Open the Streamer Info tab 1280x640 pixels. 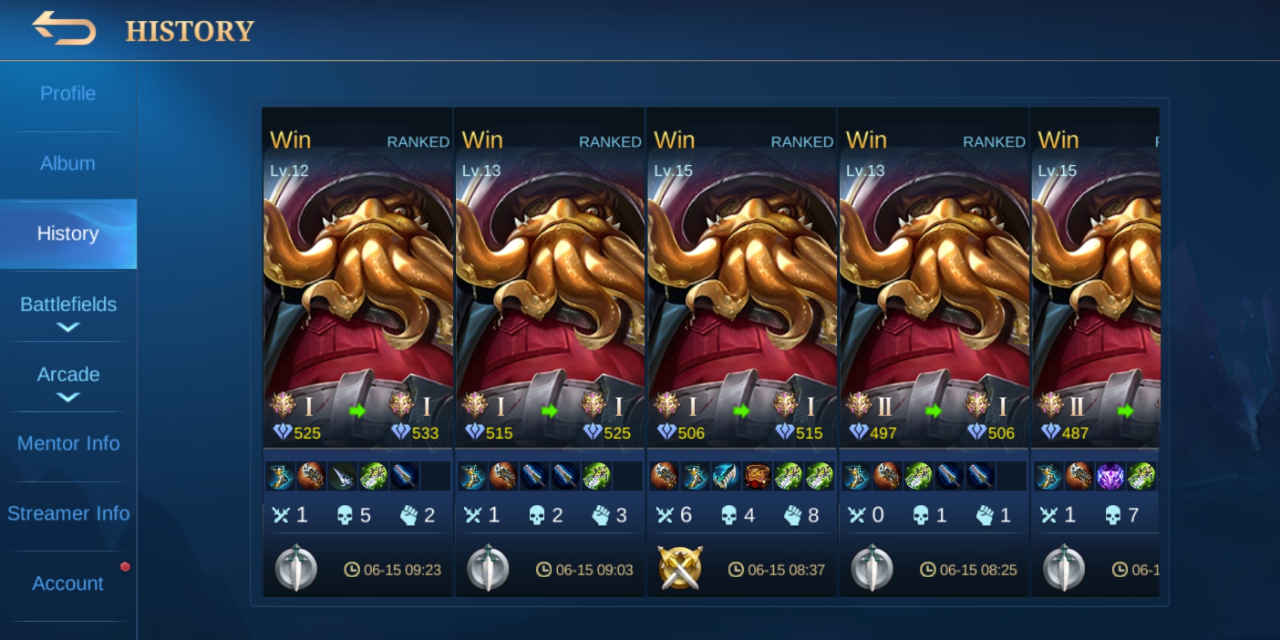pos(68,514)
